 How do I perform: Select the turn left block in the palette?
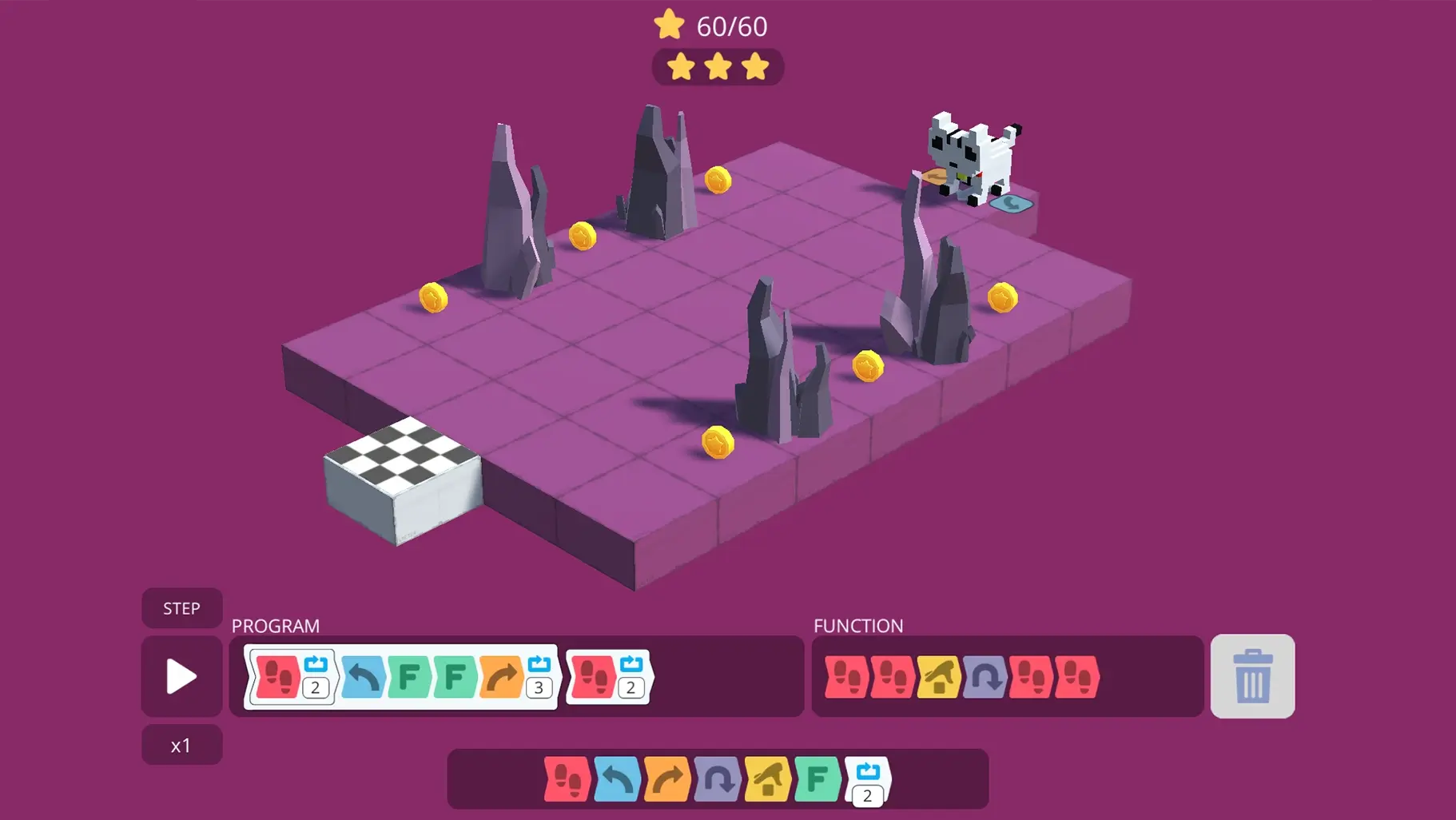click(615, 779)
